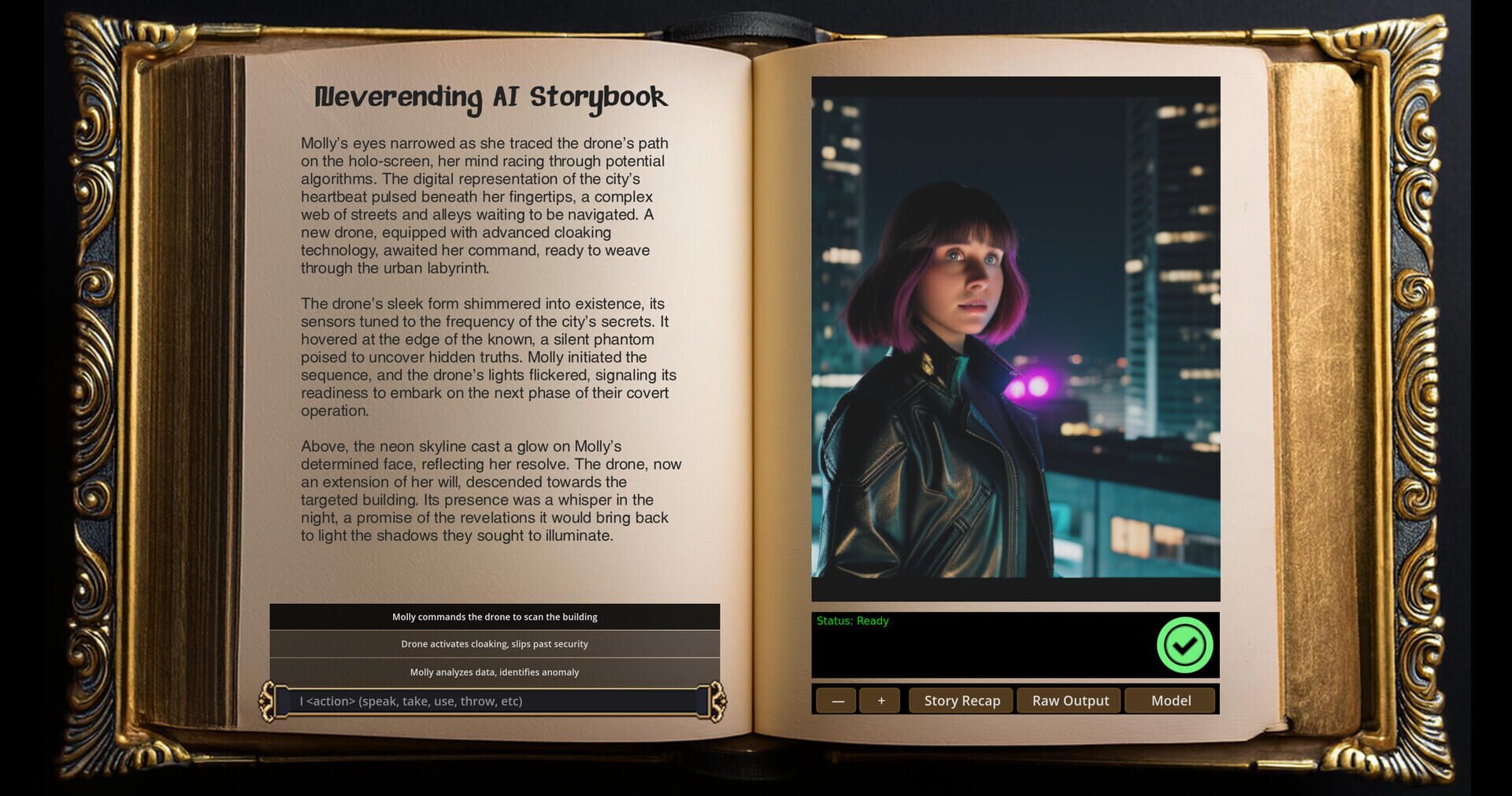View the Raw Output

tap(1069, 700)
